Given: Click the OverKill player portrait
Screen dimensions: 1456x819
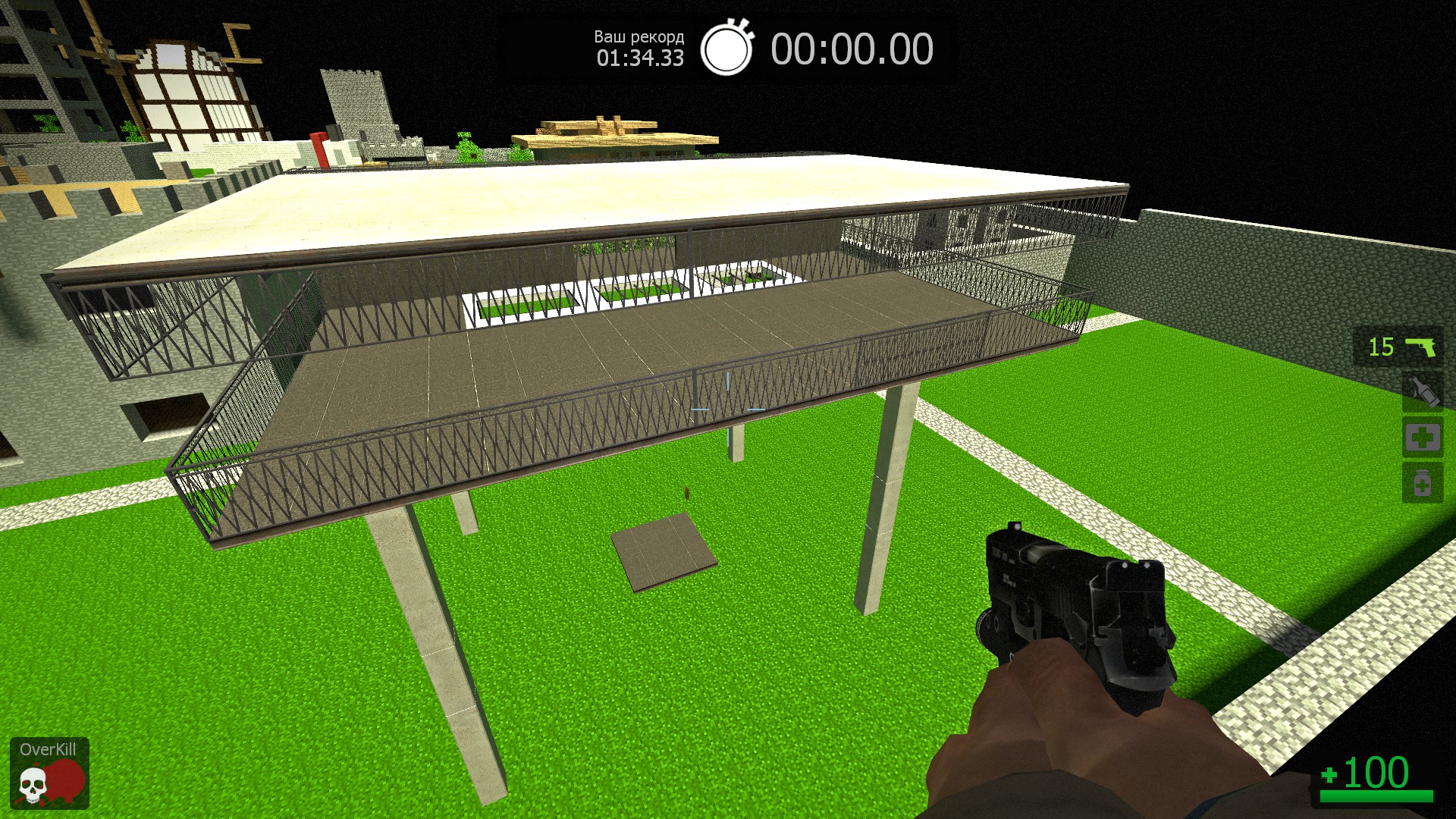Looking at the screenshot, I should (49, 773).
